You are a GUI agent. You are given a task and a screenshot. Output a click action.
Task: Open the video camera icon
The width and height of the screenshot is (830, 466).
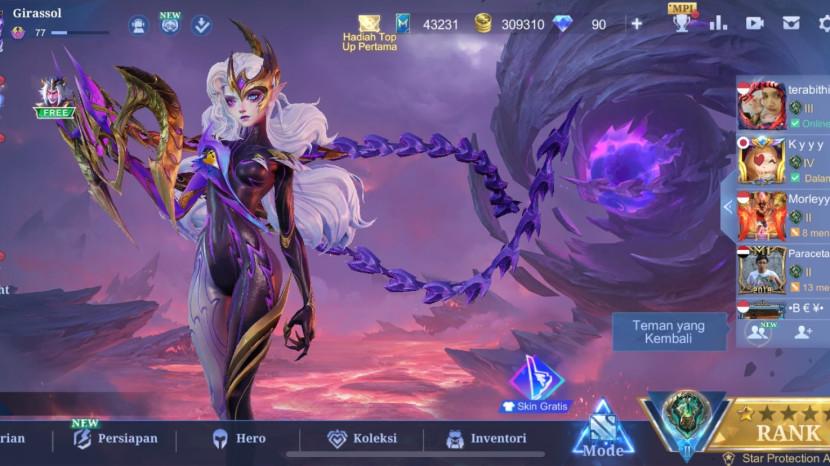tap(754, 23)
